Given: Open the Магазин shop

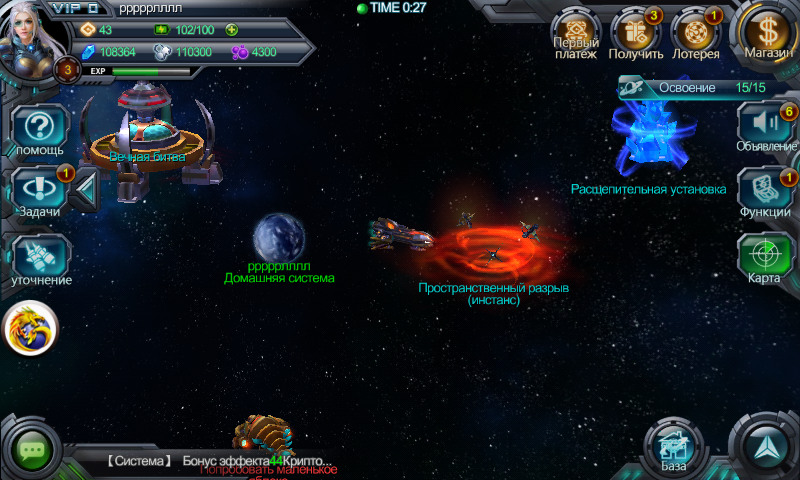Looking at the screenshot, I should click(x=766, y=34).
